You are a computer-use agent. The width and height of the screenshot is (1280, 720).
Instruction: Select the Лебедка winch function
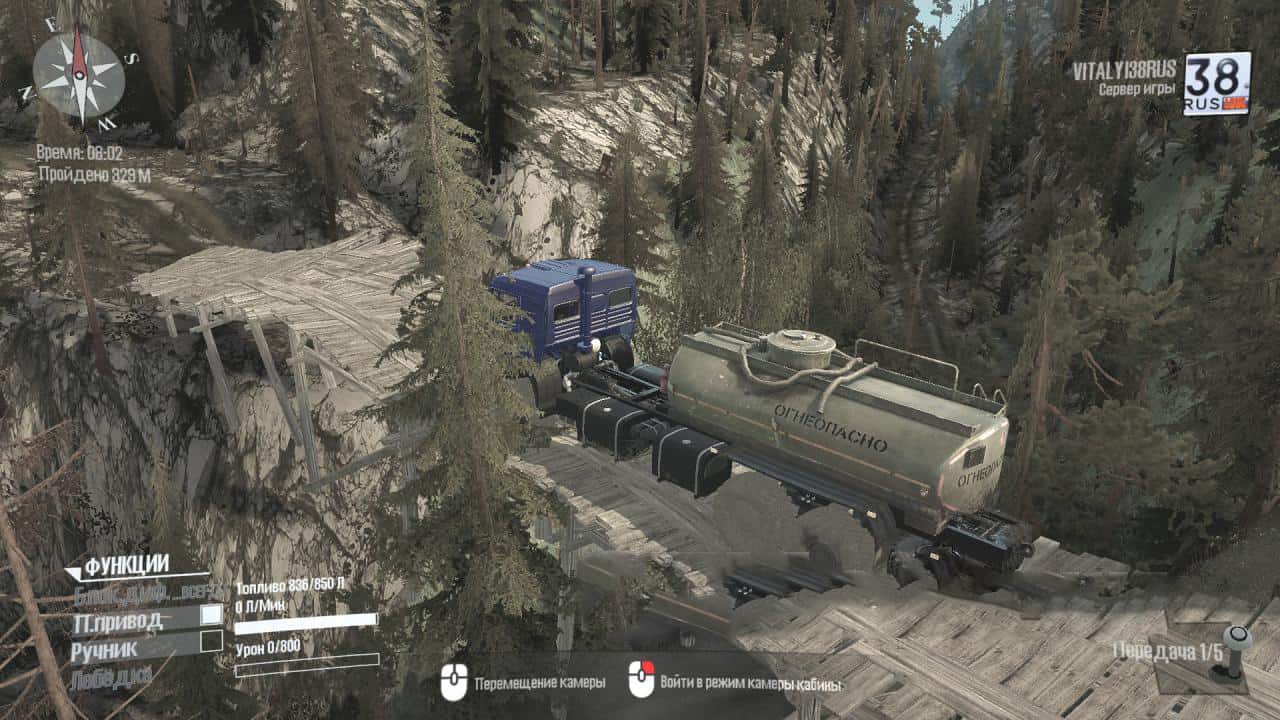click(x=111, y=677)
